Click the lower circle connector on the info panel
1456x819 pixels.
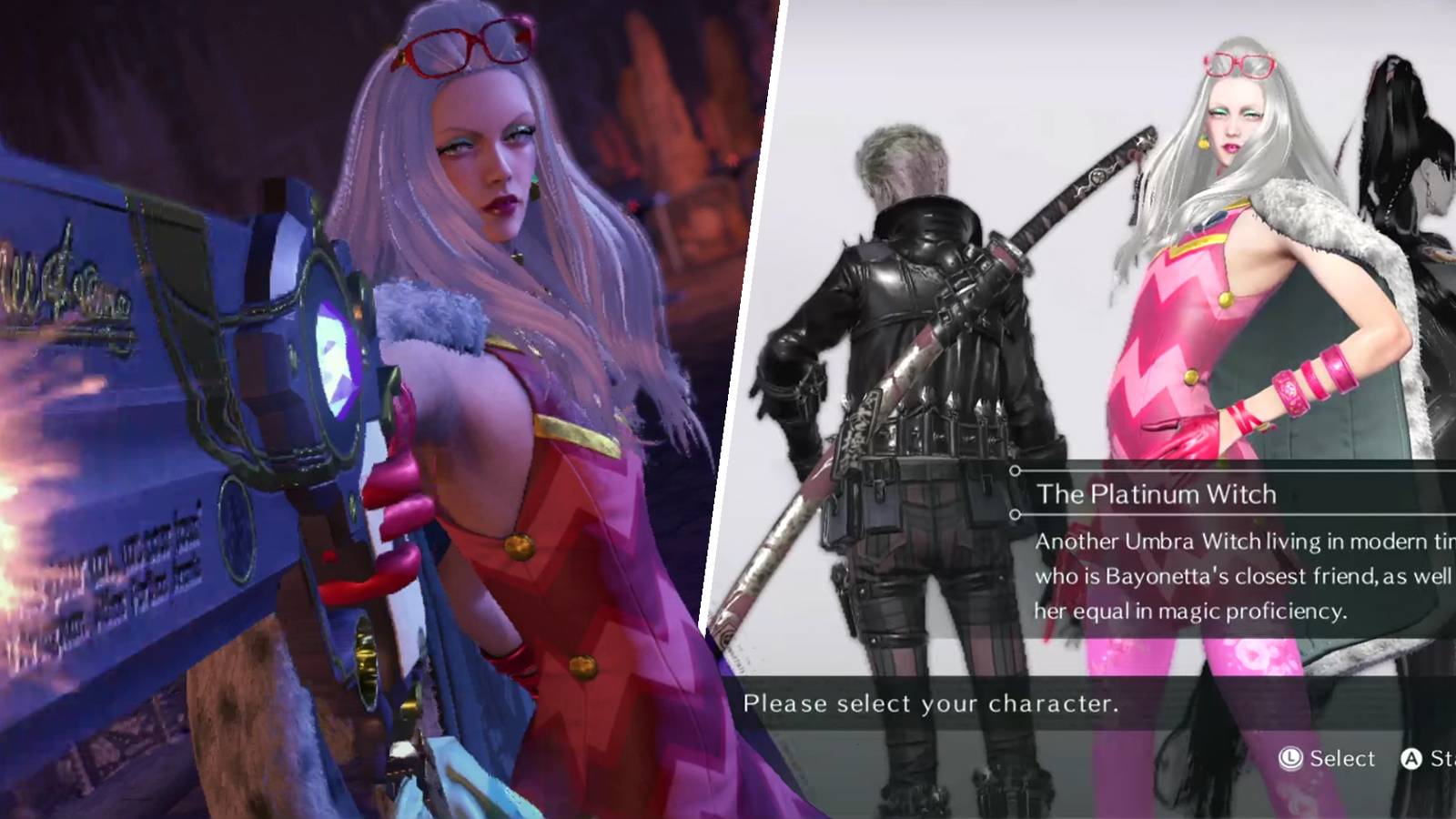click(1015, 515)
